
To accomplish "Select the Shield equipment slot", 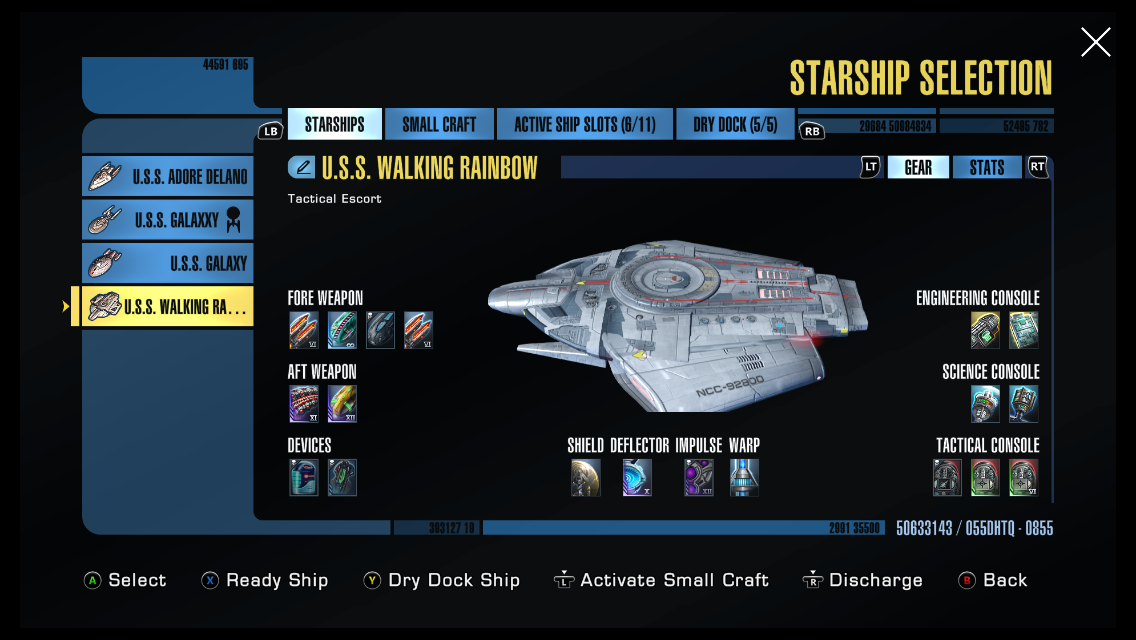I will [x=586, y=478].
